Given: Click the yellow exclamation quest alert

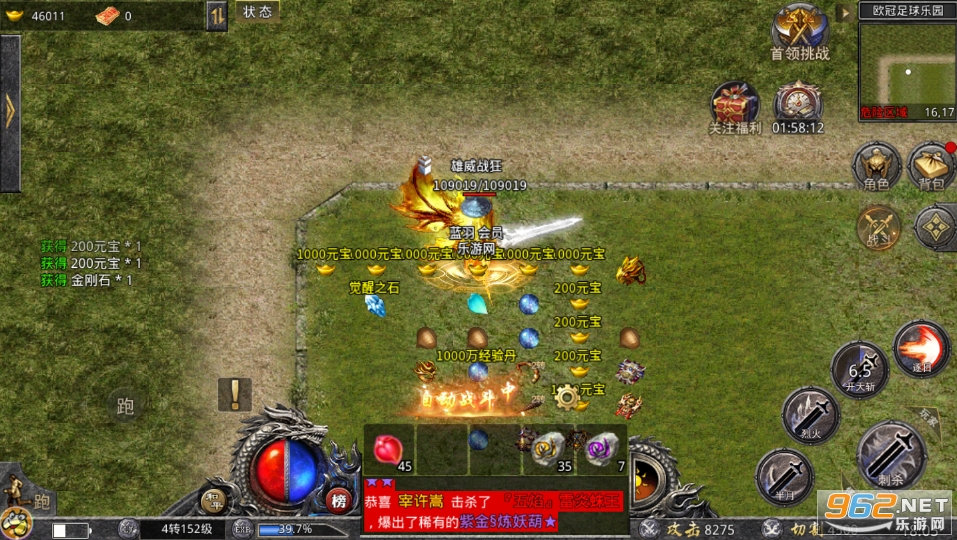Looking at the screenshot, I should coord(235,394).
